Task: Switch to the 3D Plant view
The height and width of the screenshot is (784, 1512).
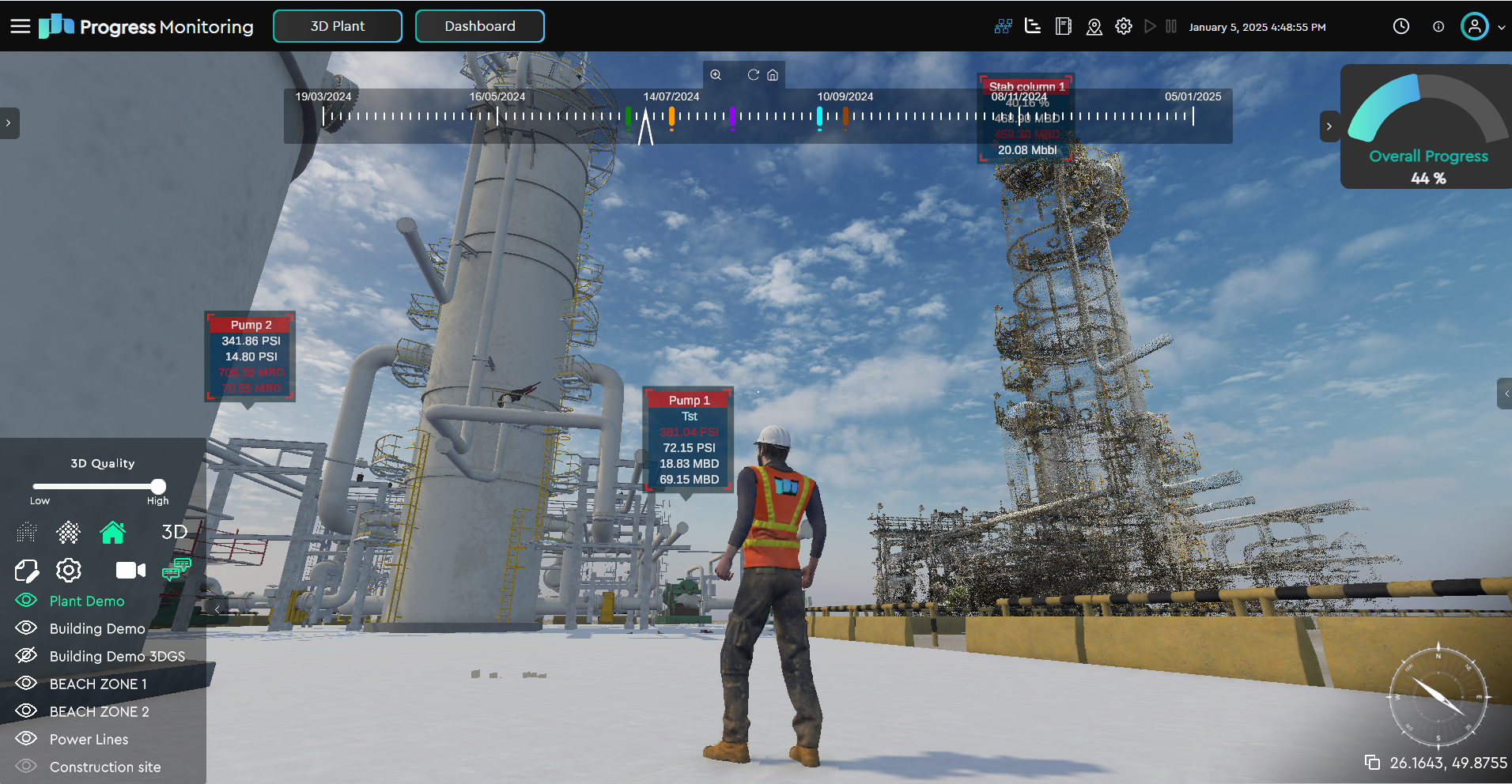Action: [338, 26]
